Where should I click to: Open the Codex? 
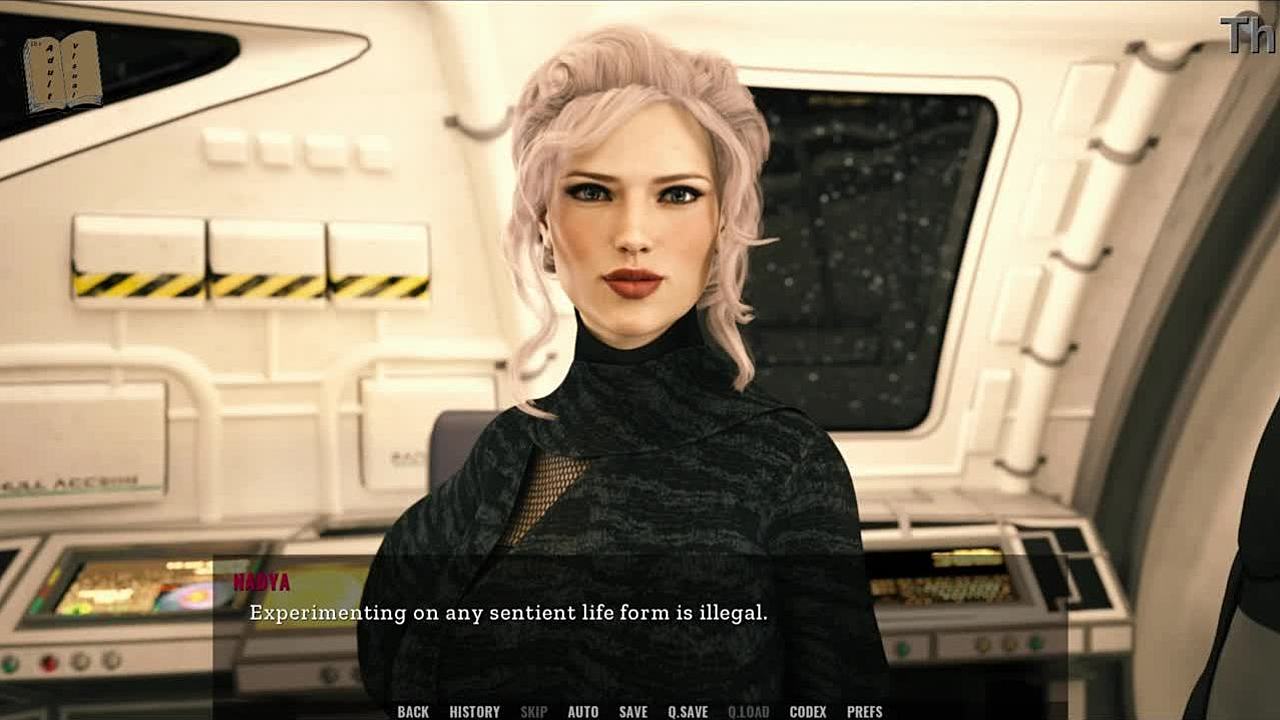click(808, 712)
